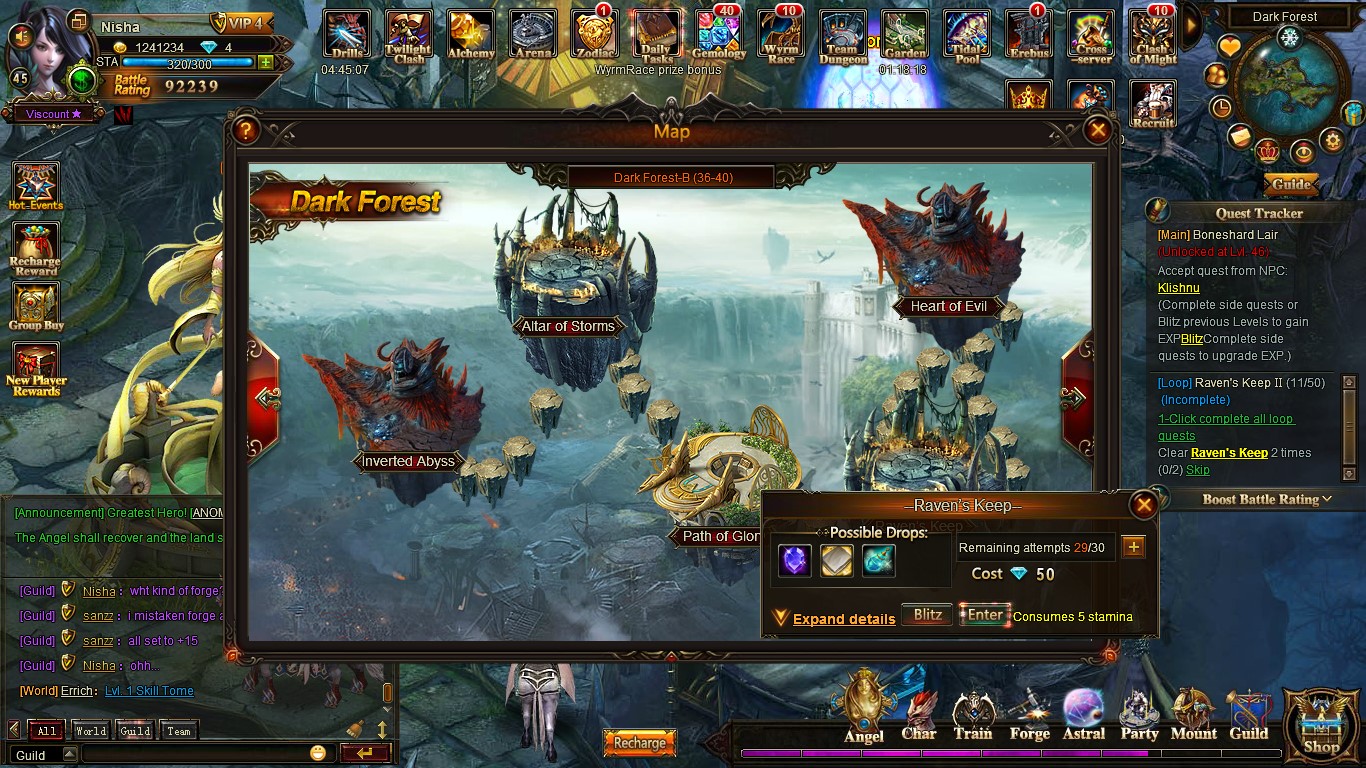
Task: Open the Daily Tasks icon
Action: pyautogui.click(x=657, y=36)
